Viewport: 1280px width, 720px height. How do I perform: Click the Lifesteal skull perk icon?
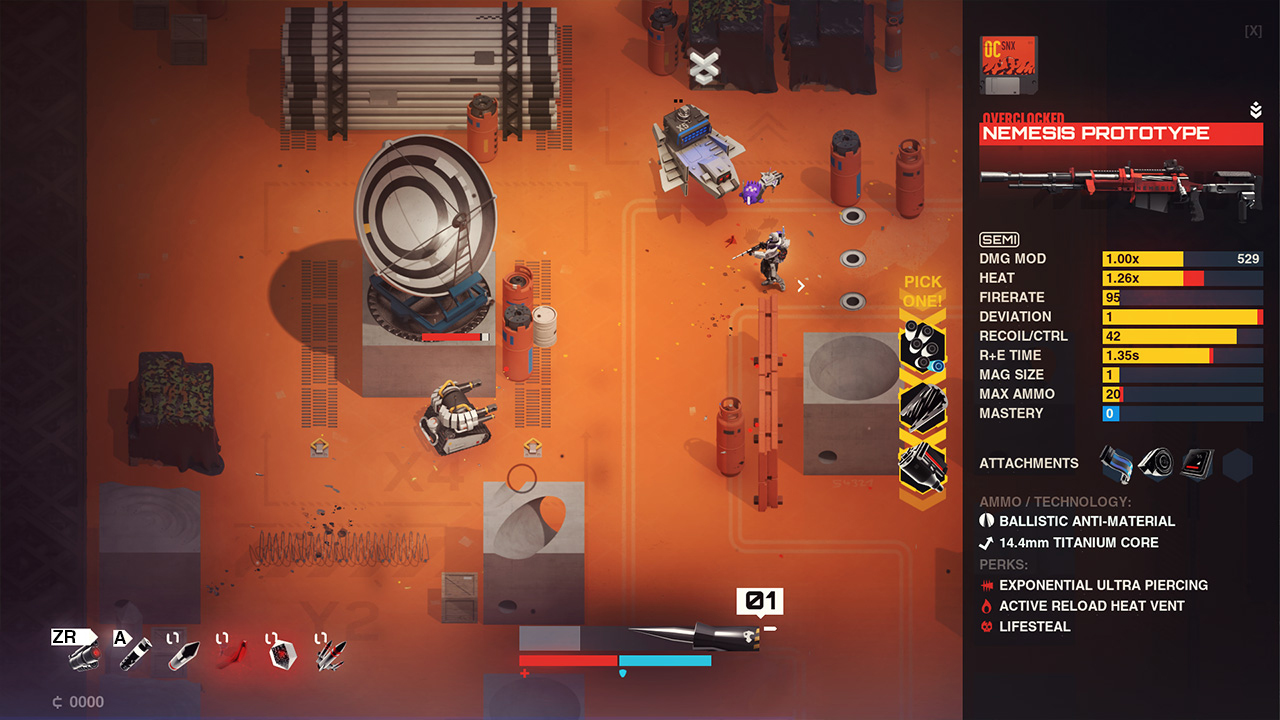986,627
